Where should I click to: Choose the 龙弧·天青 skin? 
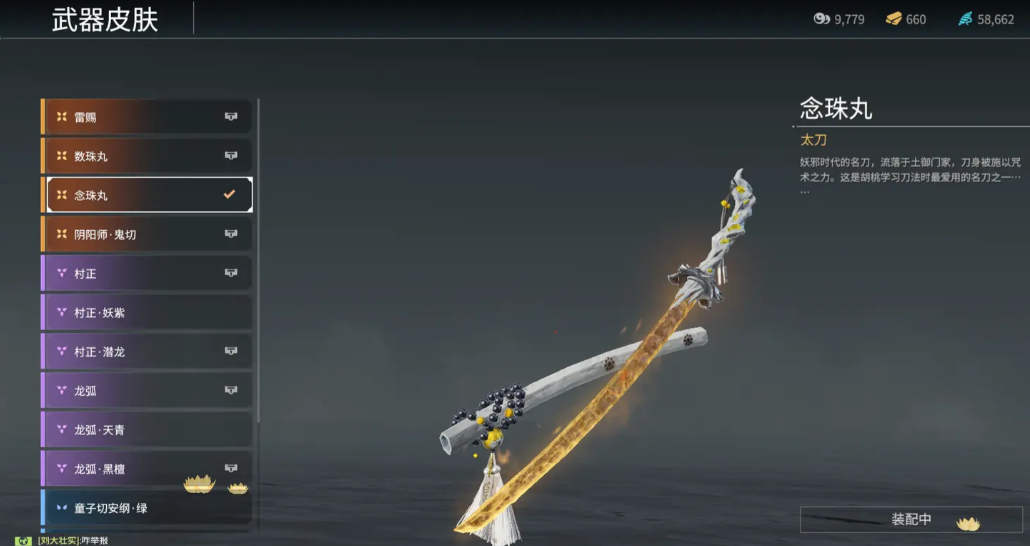point(146,430)
